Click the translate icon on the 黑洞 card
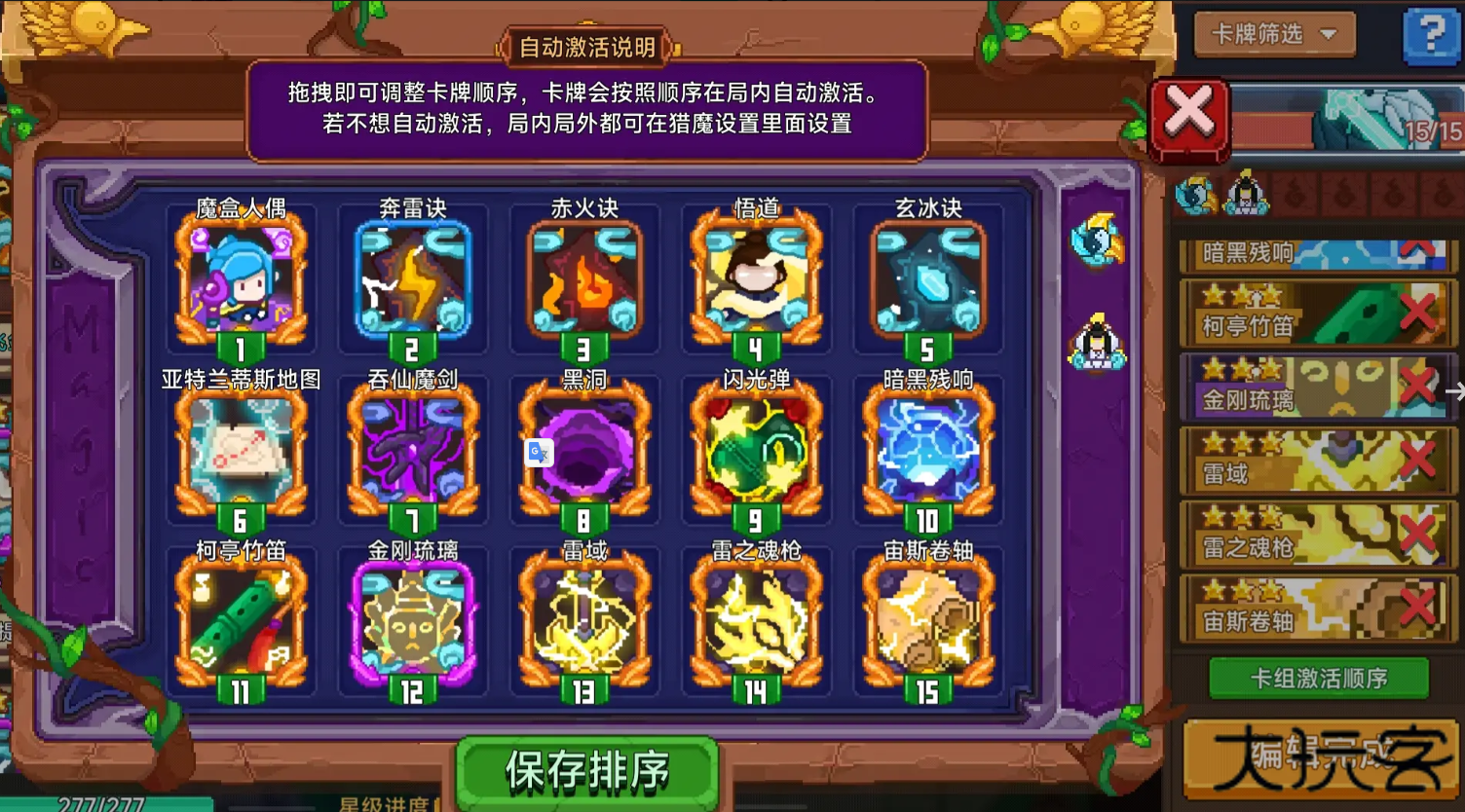The image size is (1465, 812). point(539,454)
